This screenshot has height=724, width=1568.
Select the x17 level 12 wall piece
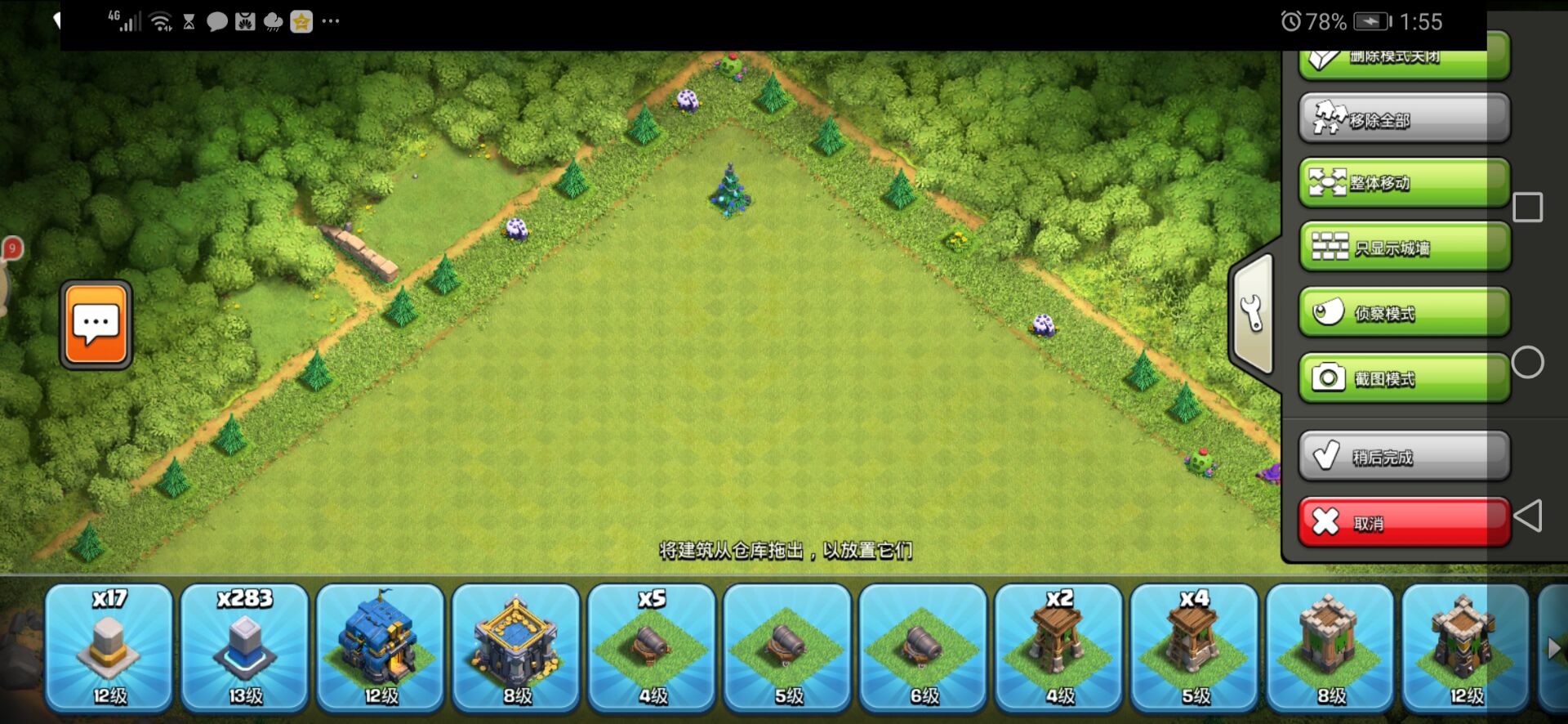click(109, 646)
